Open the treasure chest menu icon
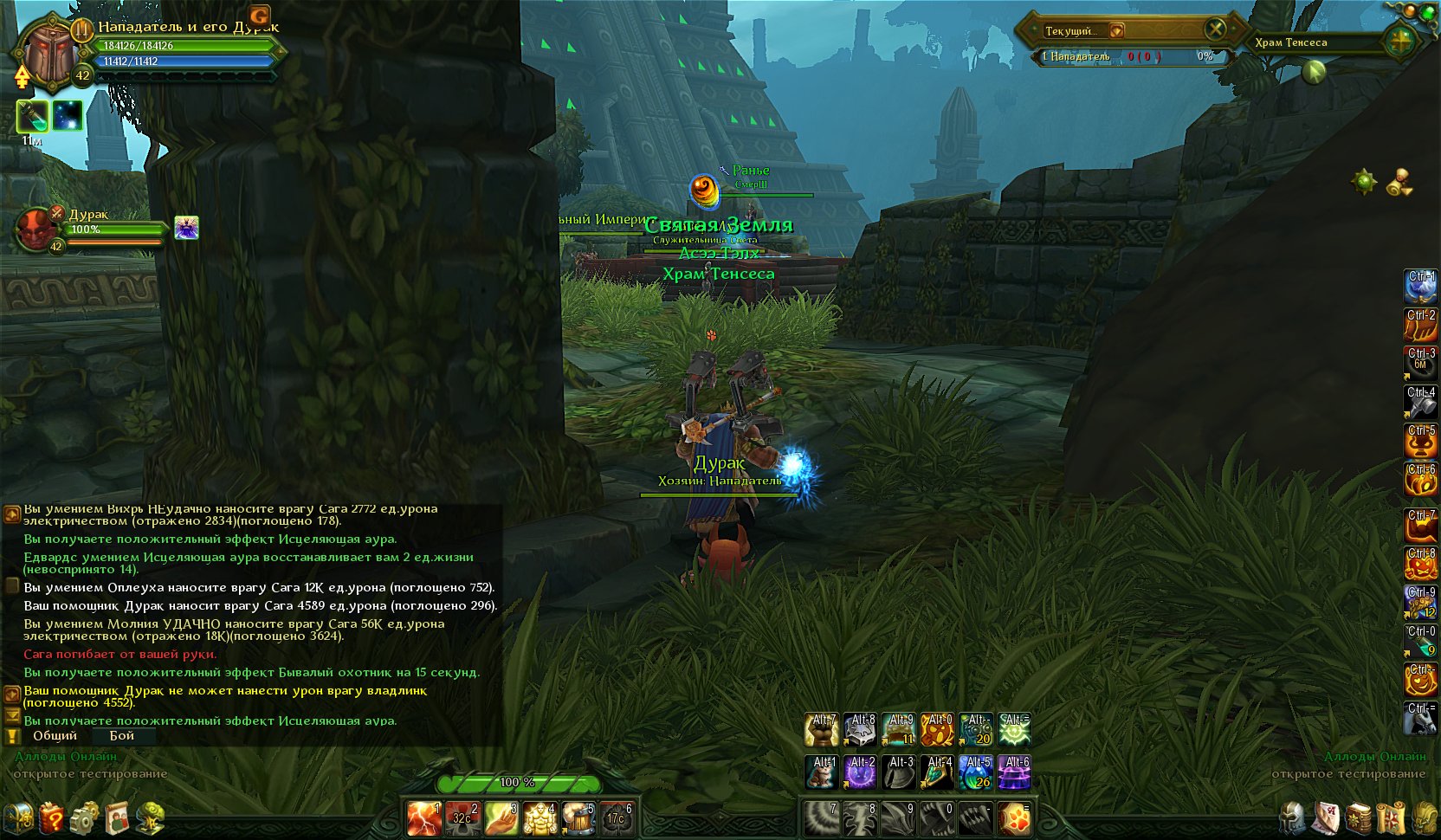This screenshot has height=840, width=1441. point(19,817)
